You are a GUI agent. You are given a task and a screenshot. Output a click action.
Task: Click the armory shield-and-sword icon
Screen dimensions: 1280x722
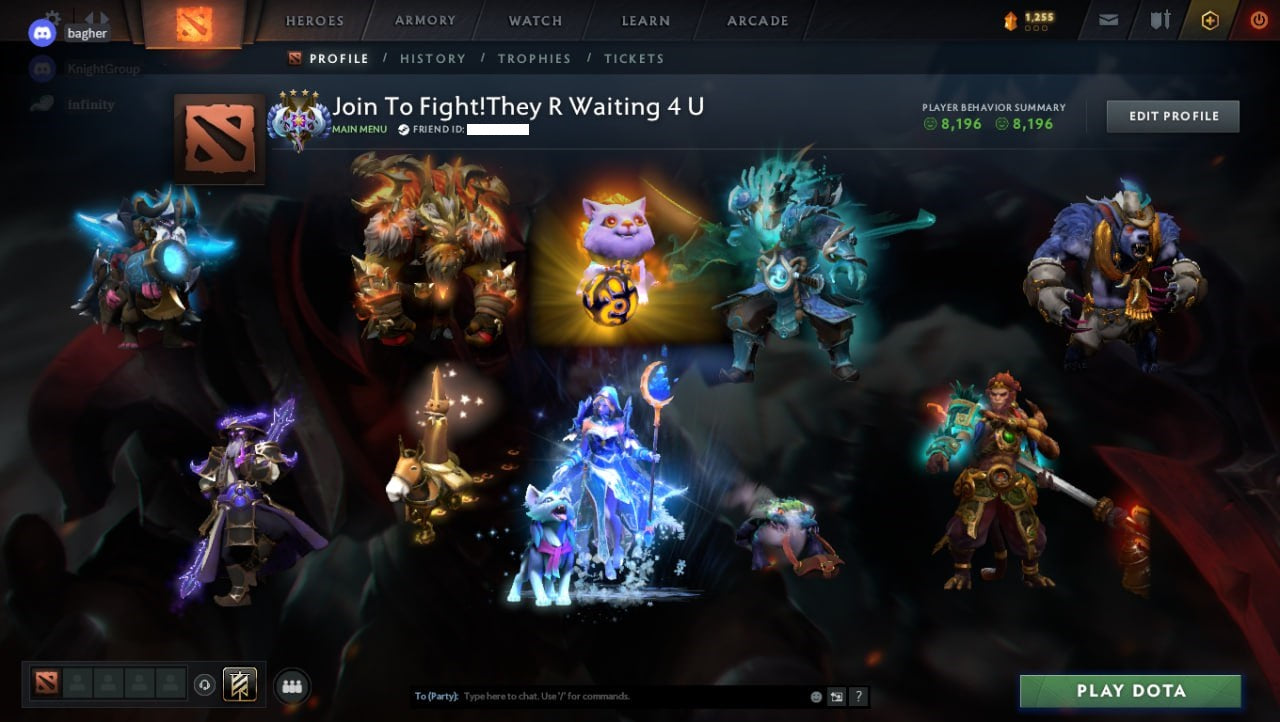click(1160, 19)
